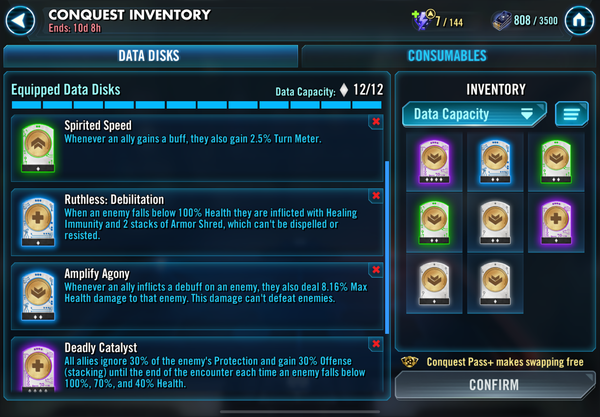Remove the Amplify Agony disk

375,269
